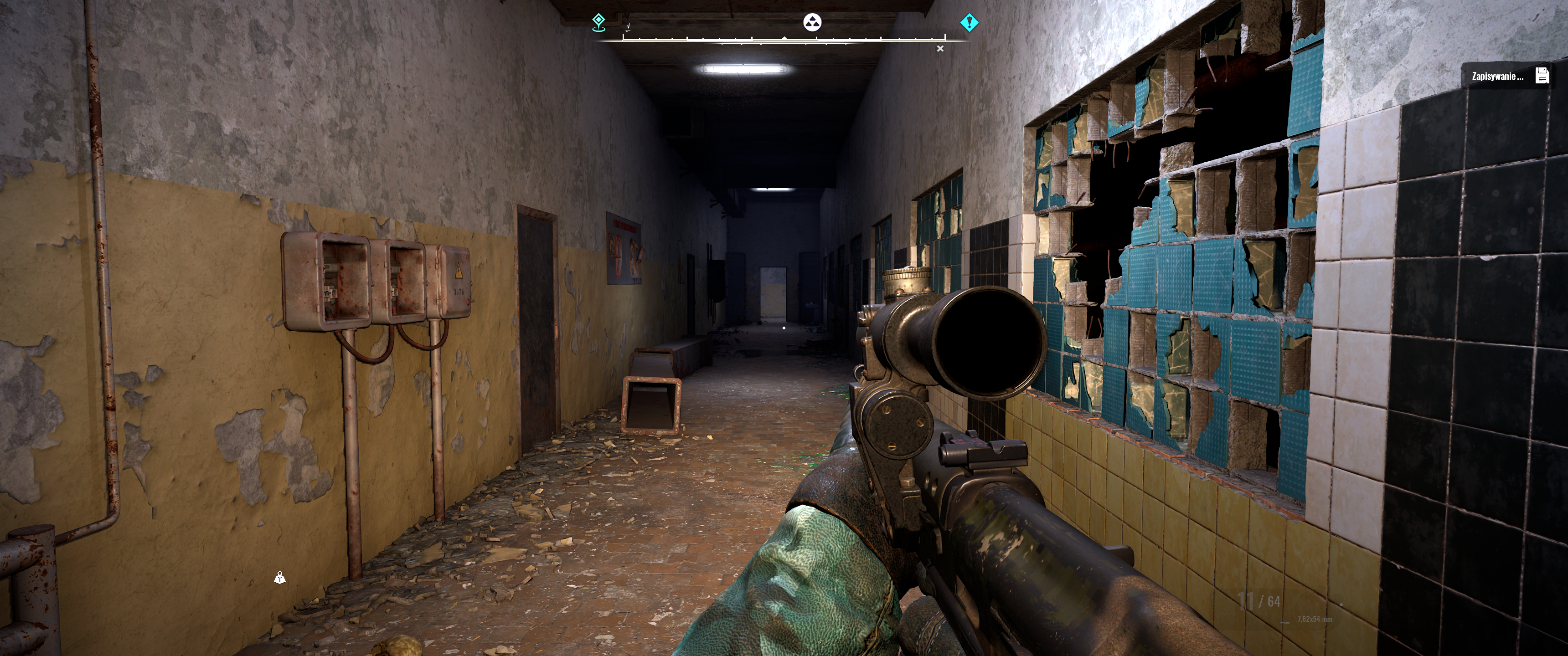The width and height of the screenshot is (1568, 656).
Task: Click the radiation symbol on the compass
Action: (x=812, y=22)
